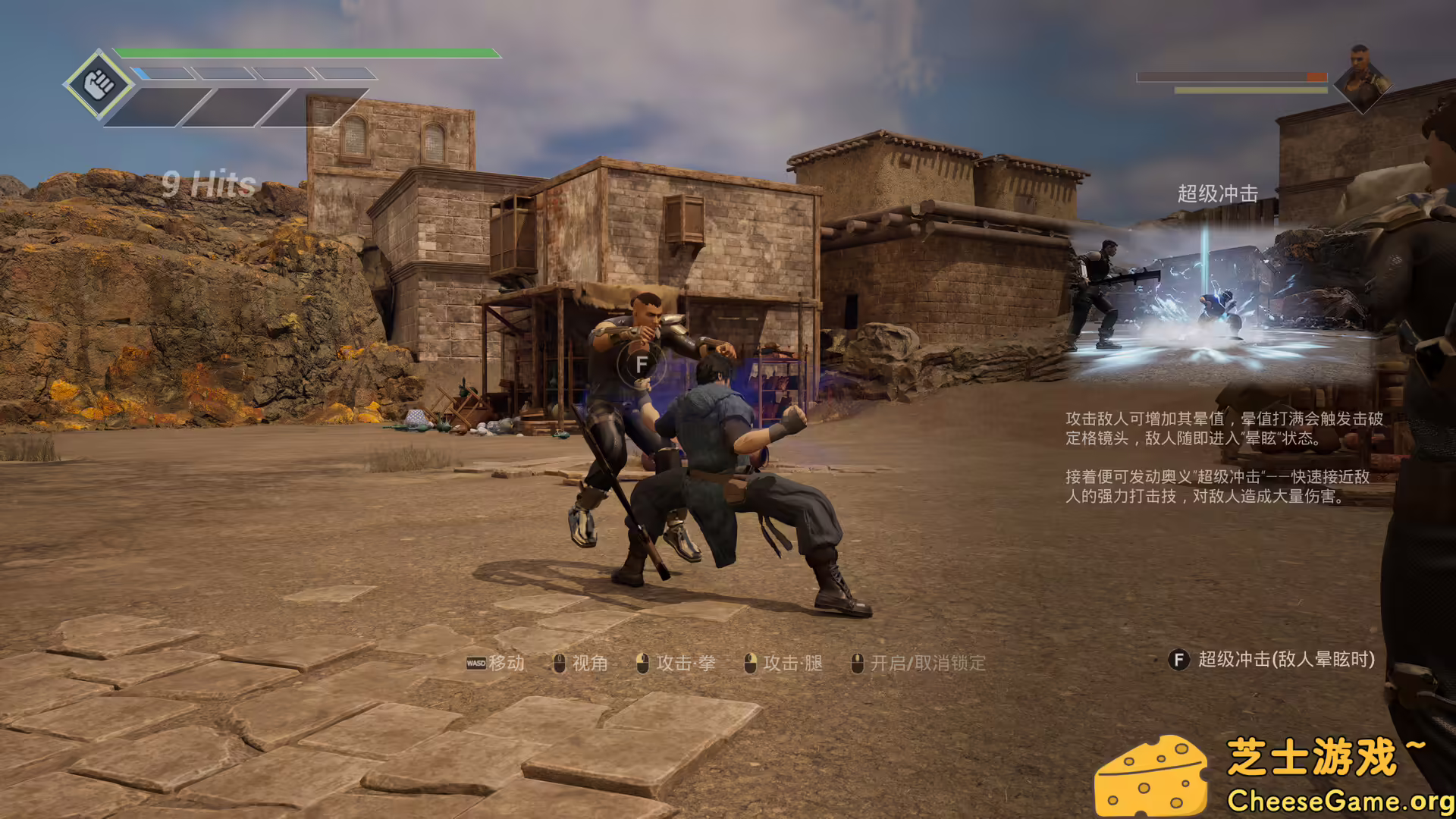
Task: Select the mouse icon beside 视角 hint
Action: tap(559, 663)
